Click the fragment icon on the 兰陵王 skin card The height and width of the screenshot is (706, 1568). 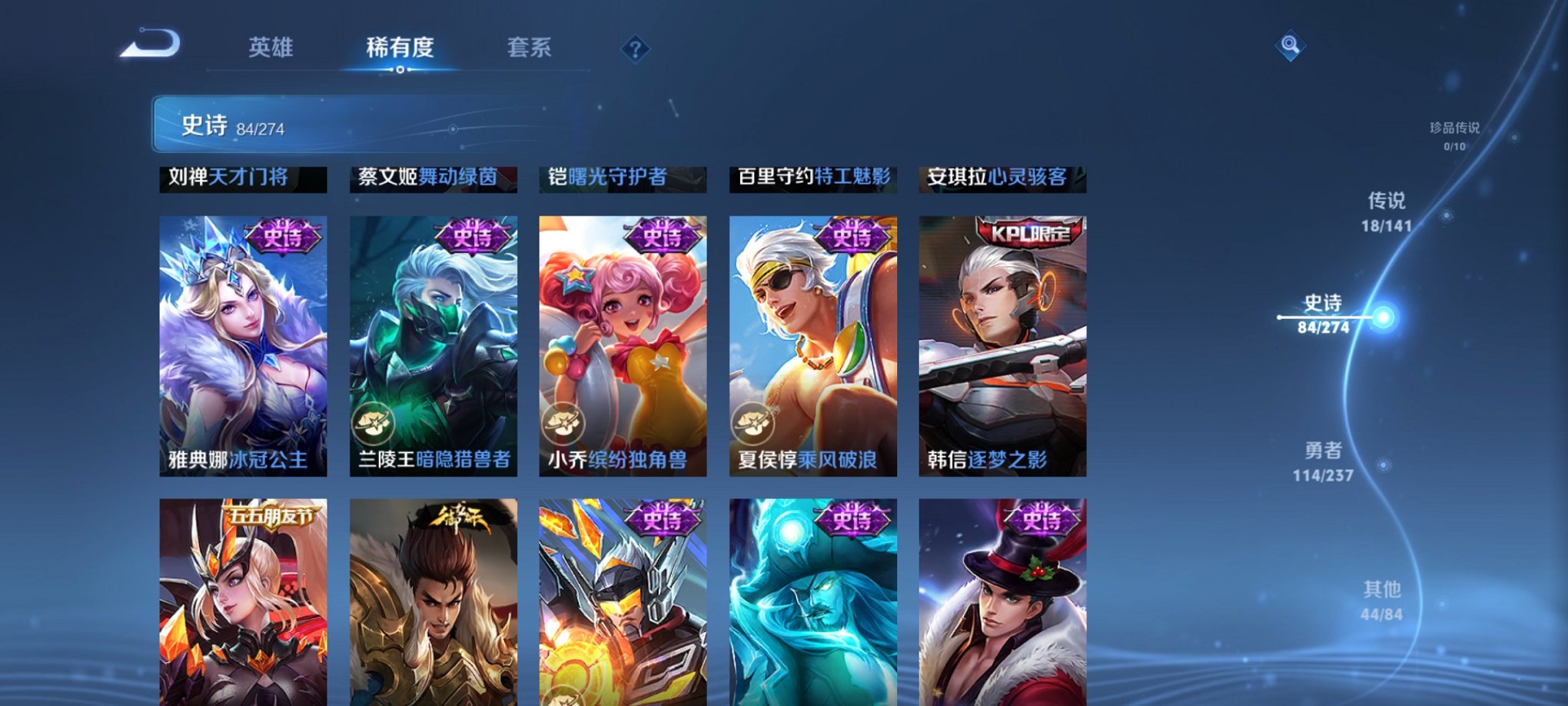pos(371,421)
